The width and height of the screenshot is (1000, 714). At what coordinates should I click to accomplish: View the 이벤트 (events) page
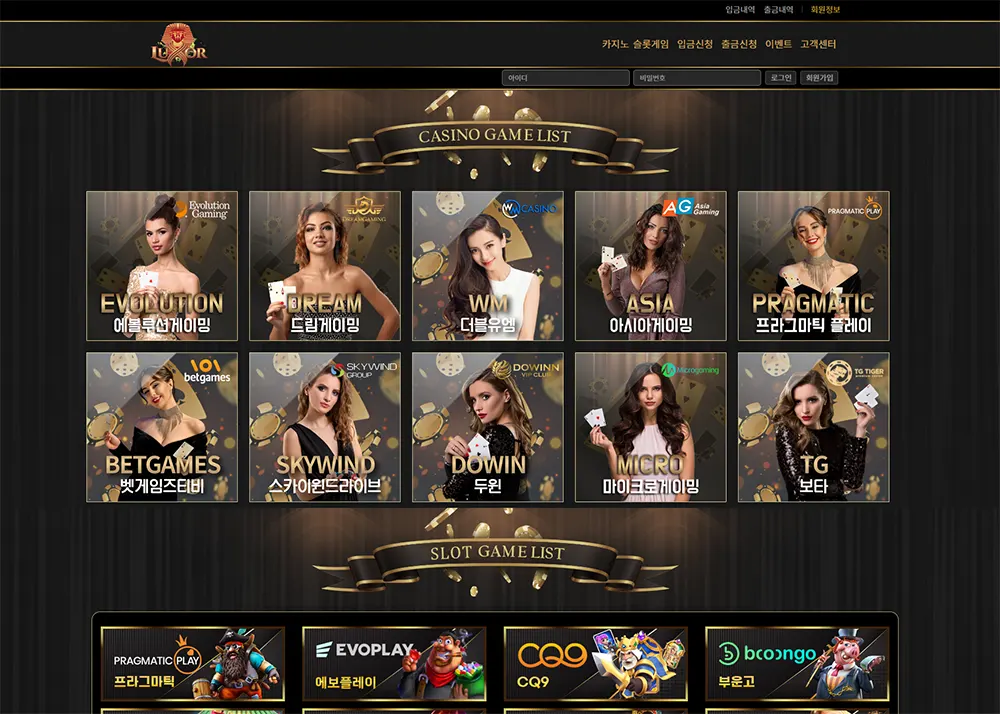pyautogui.click(x=779, y=45)
